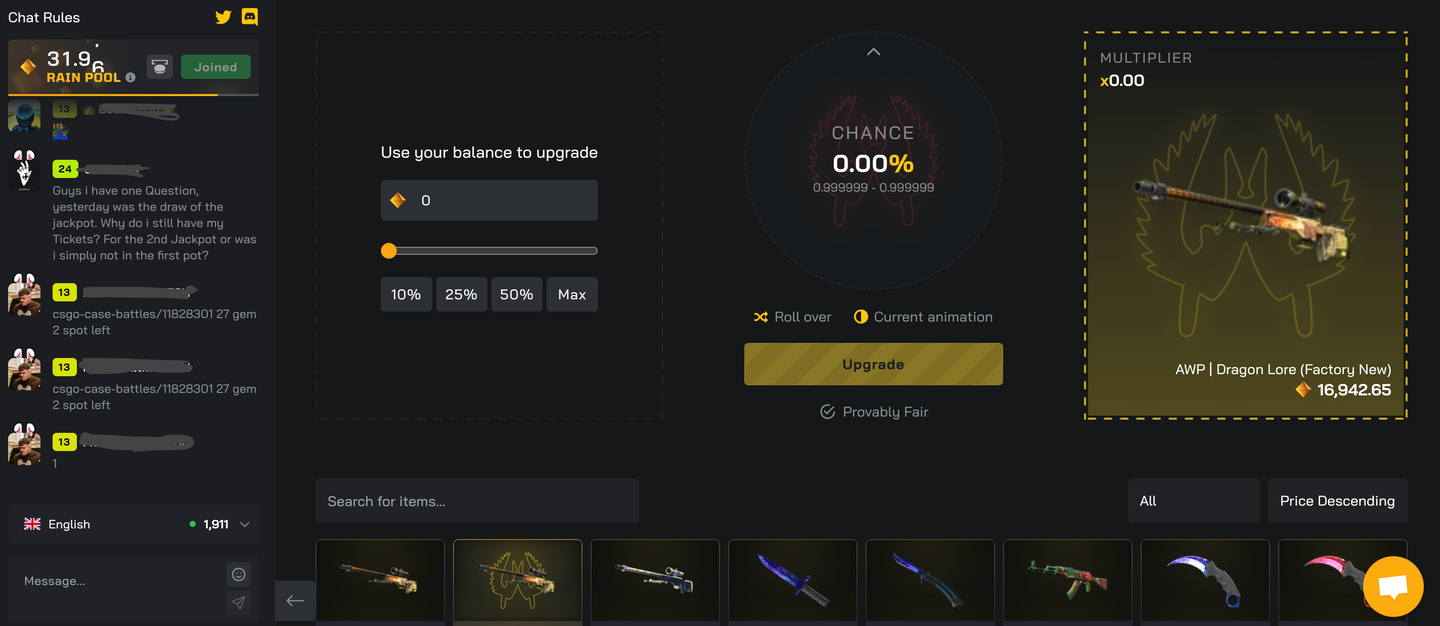Viewport: 1440px width, 626px height.
Task: Toggle the Current animation option
Action: pyautogui.click(x=923, y=317)
